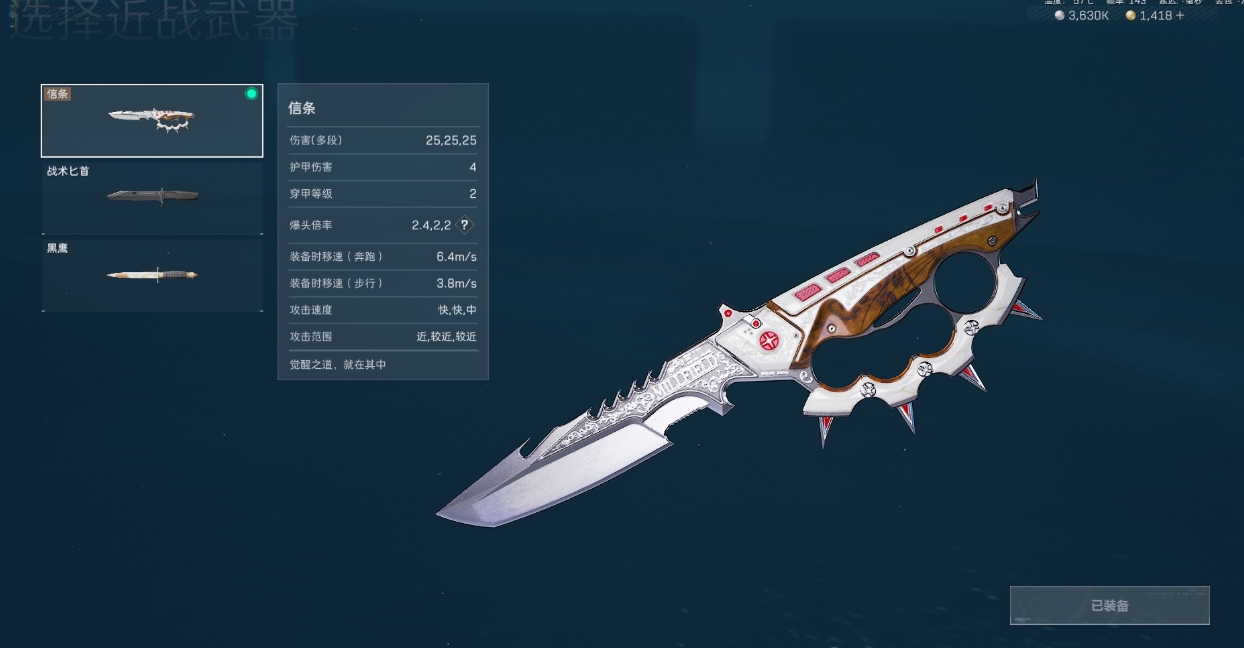Select the 信条 melee weapon tile
This screenshot has height=648, width=1244.
[x=152, y=121]
